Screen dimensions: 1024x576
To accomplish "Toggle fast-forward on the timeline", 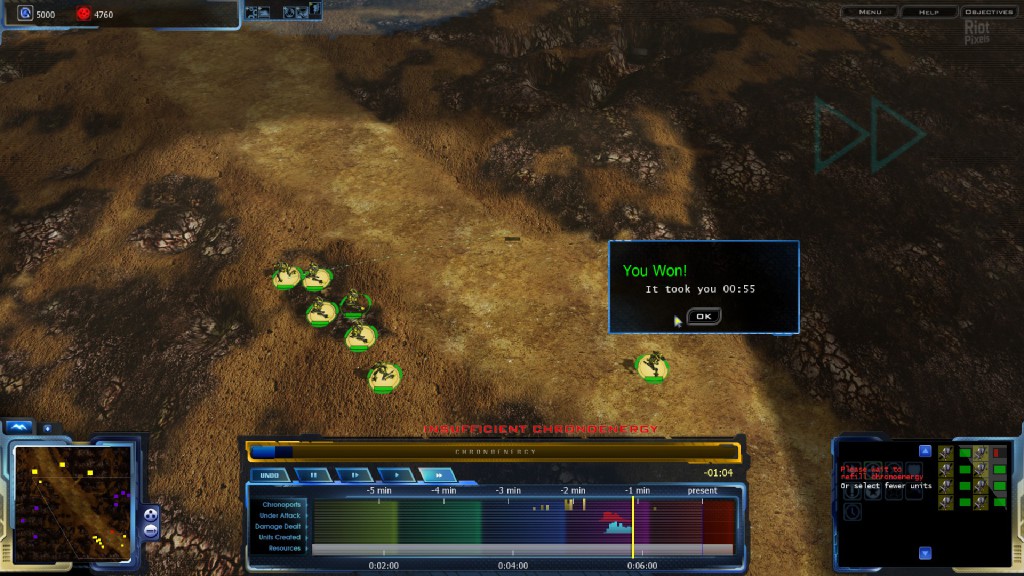I will tap(437, 475).
